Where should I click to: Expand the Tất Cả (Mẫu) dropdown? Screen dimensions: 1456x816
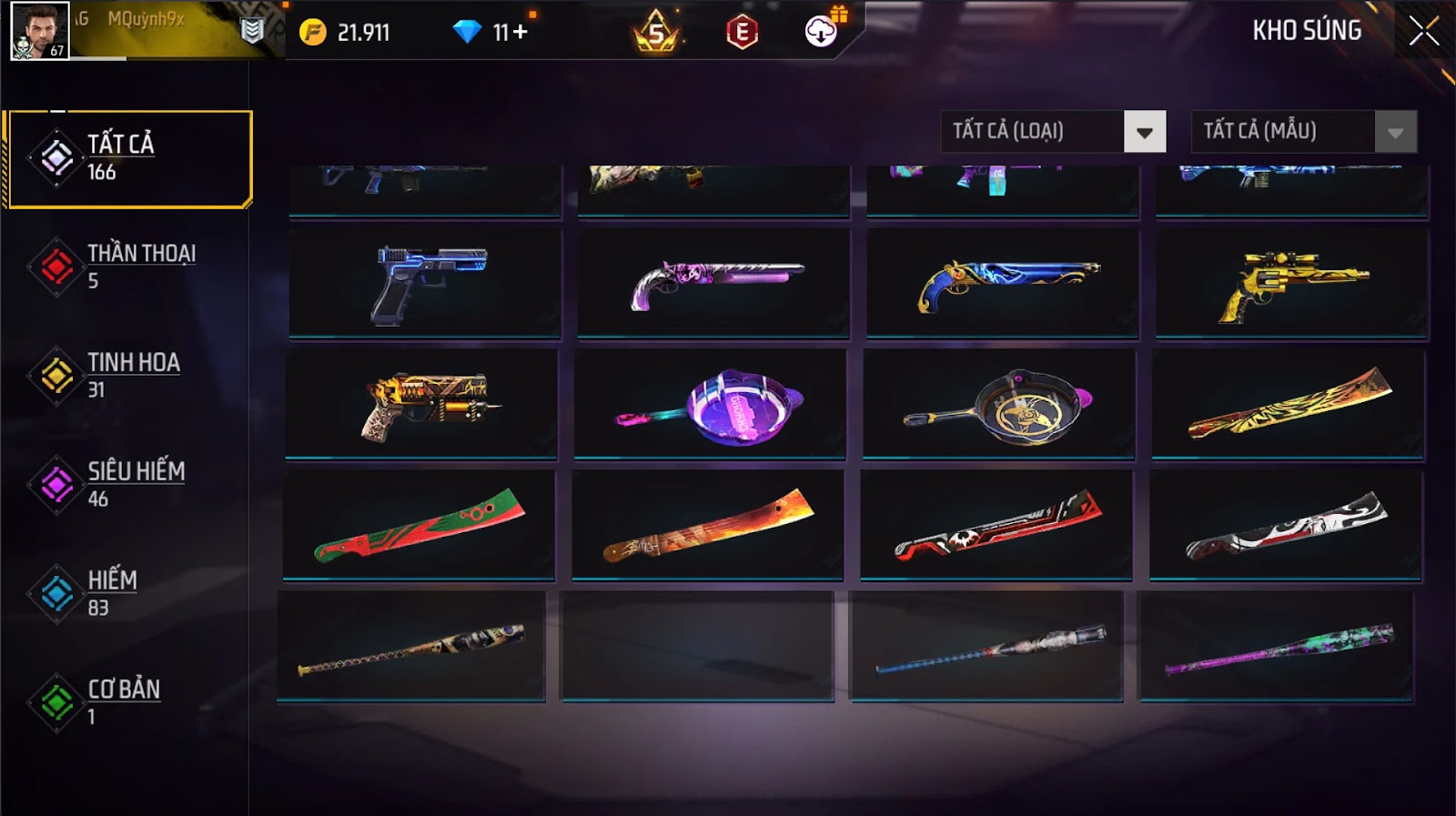1395,132
